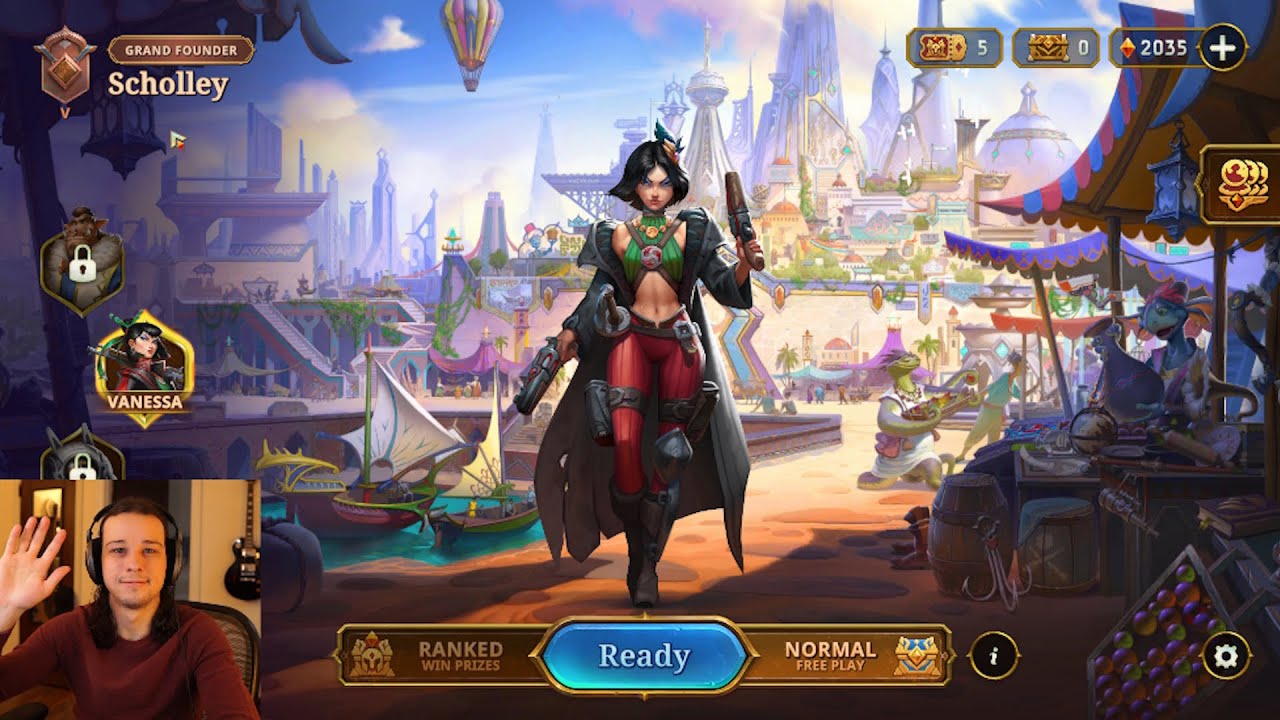Open the ranked ticket chest counter
The width and height of the screenshot is (1280, 720).
pyautogui.click(x=954, y=48)
